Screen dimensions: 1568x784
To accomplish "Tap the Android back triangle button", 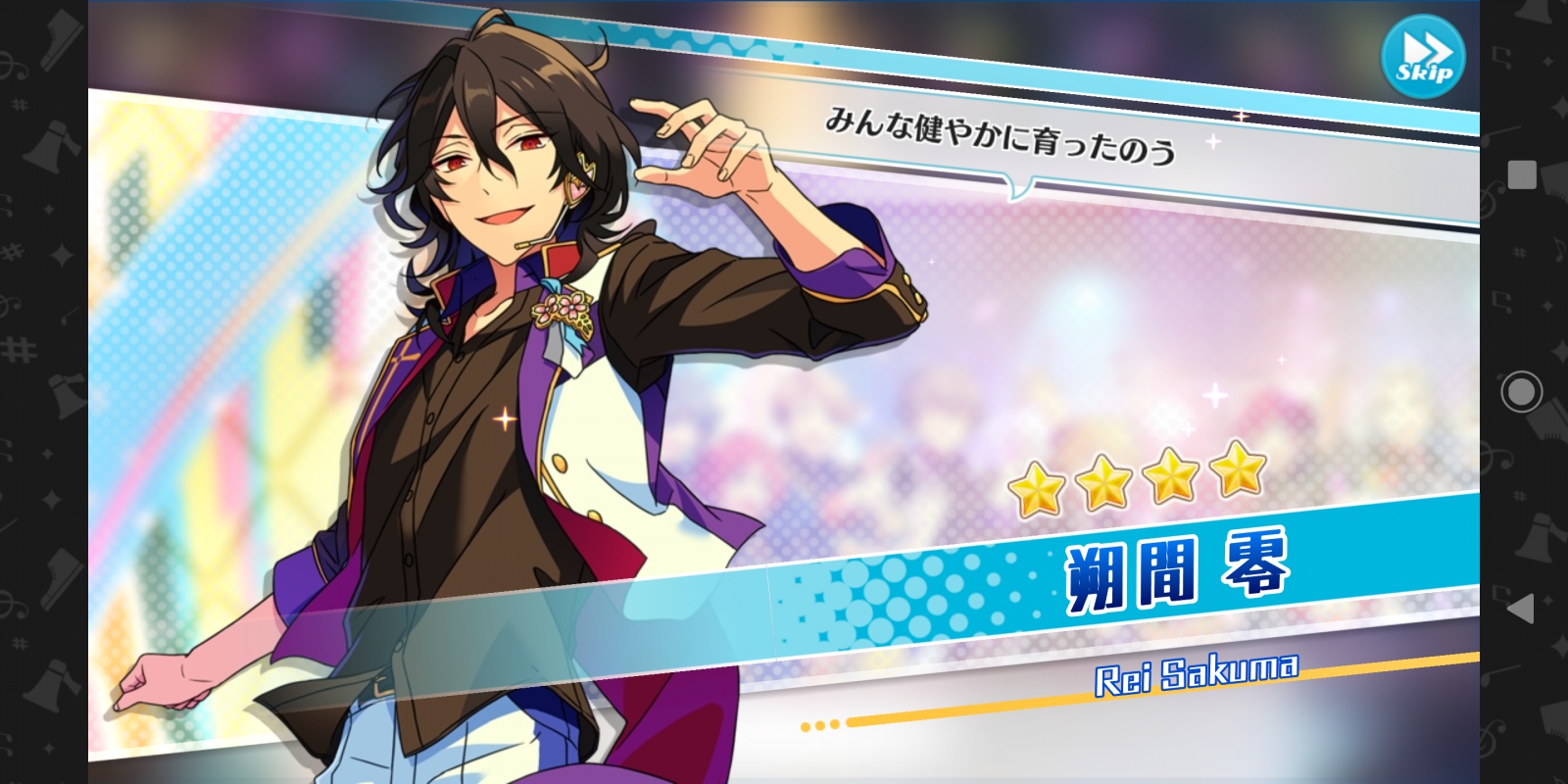I will [1520, 609].
